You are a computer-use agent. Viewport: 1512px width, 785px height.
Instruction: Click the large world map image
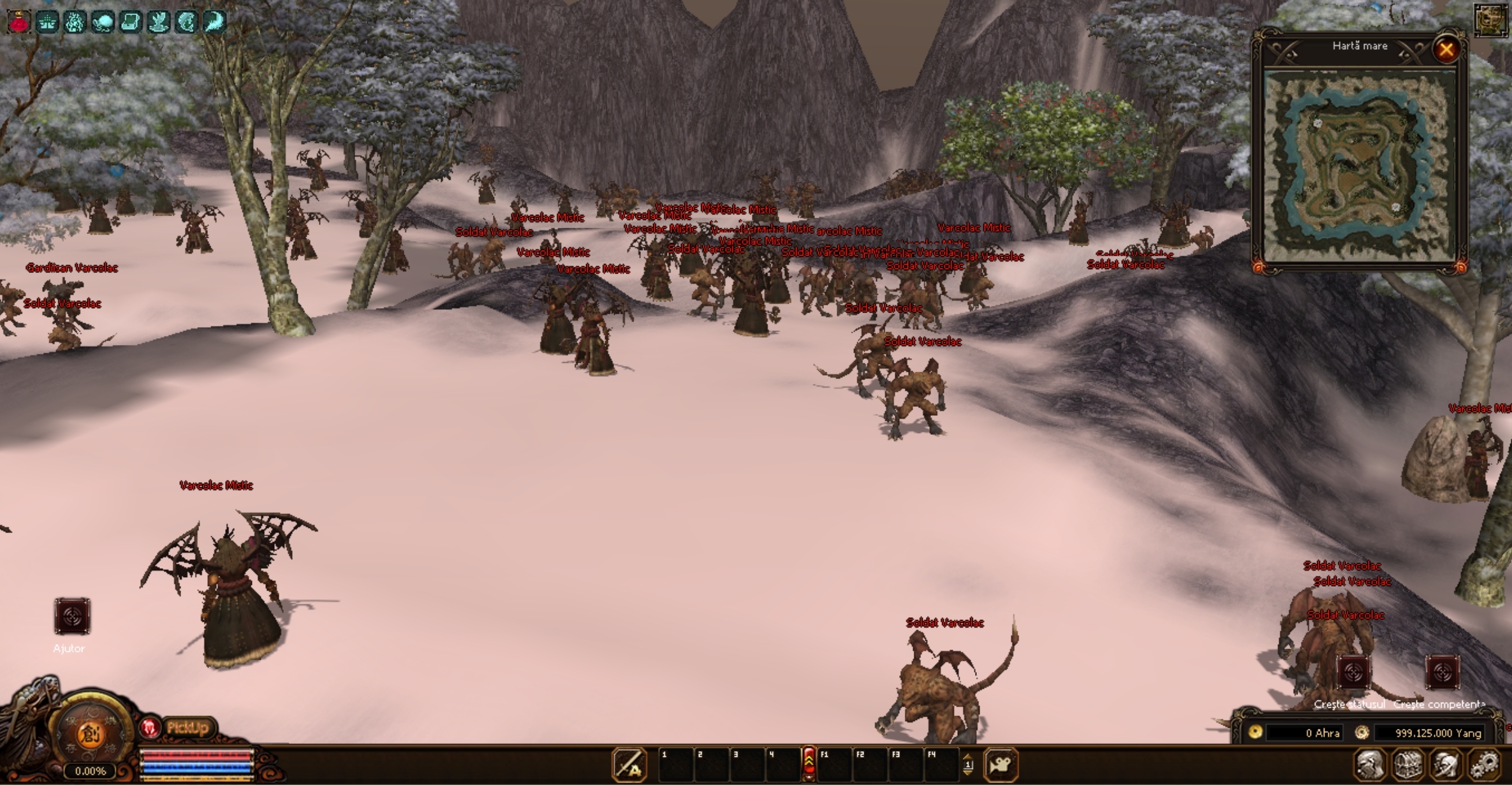pyautogui.click(x=1360, y=166)
